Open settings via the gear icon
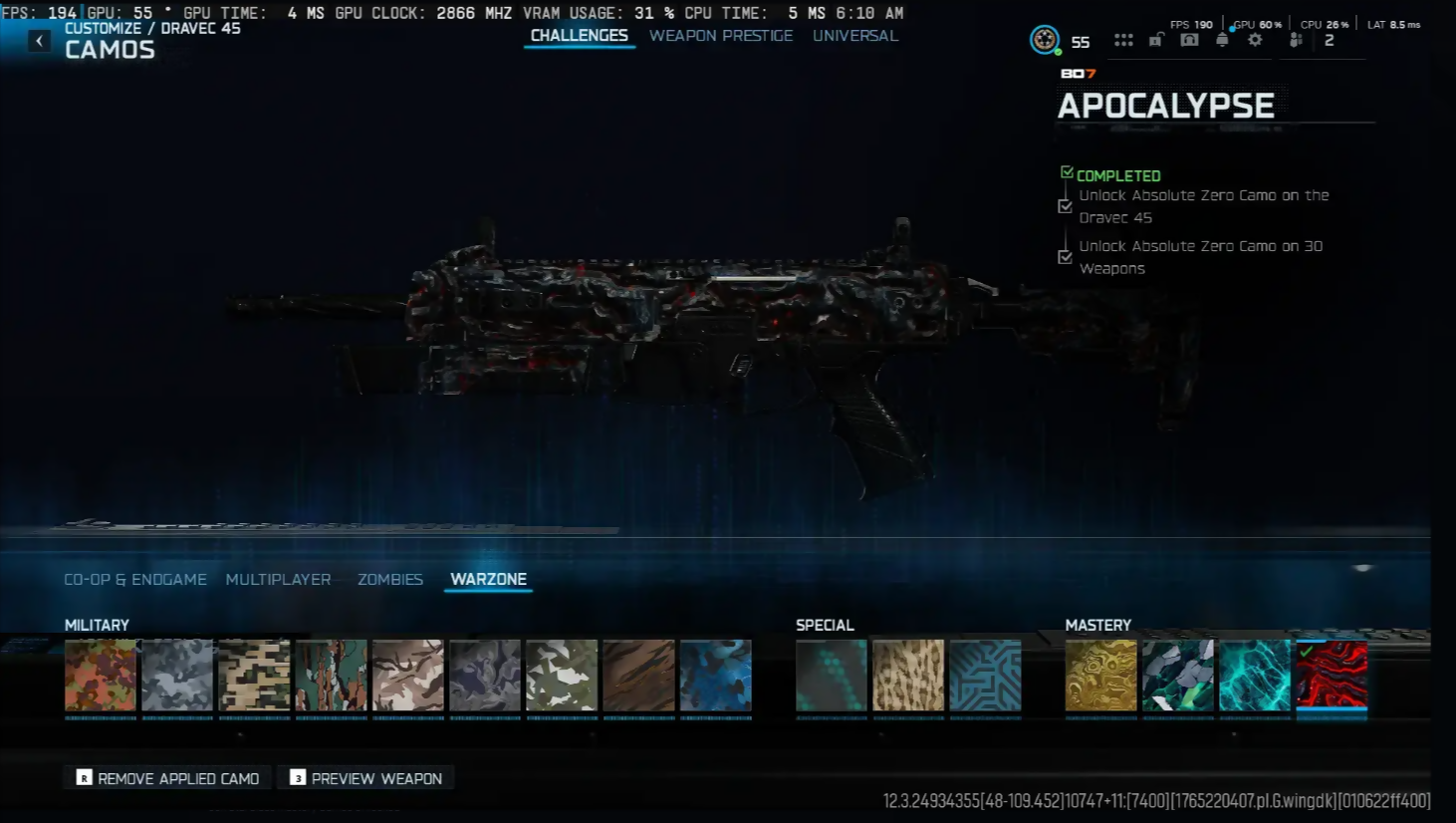Screen dimensions: 1456x823 click(x=1255, y=41)
